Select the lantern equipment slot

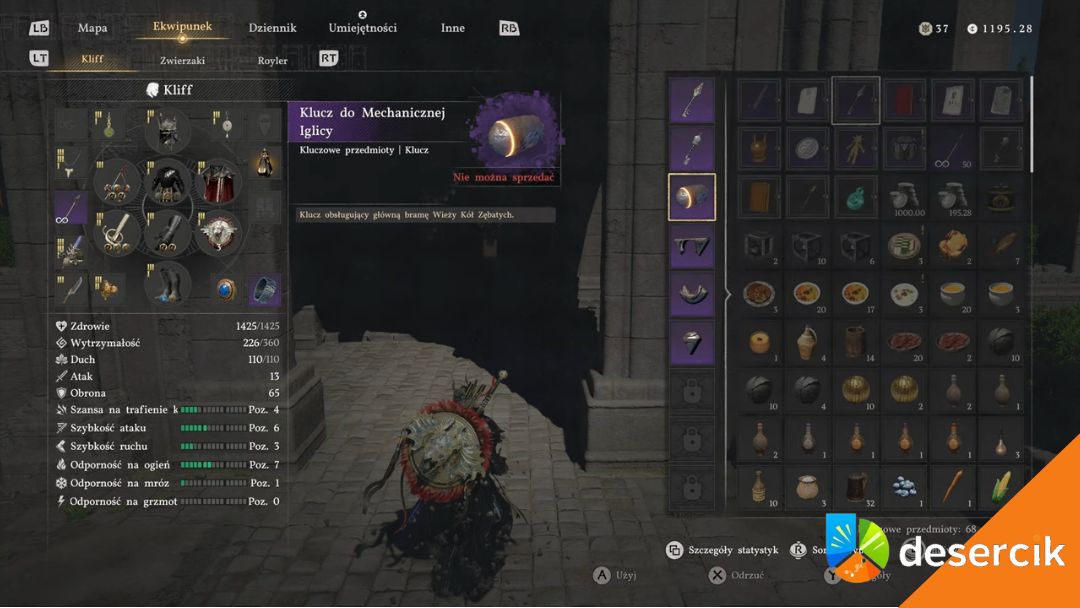pos(264,162)
